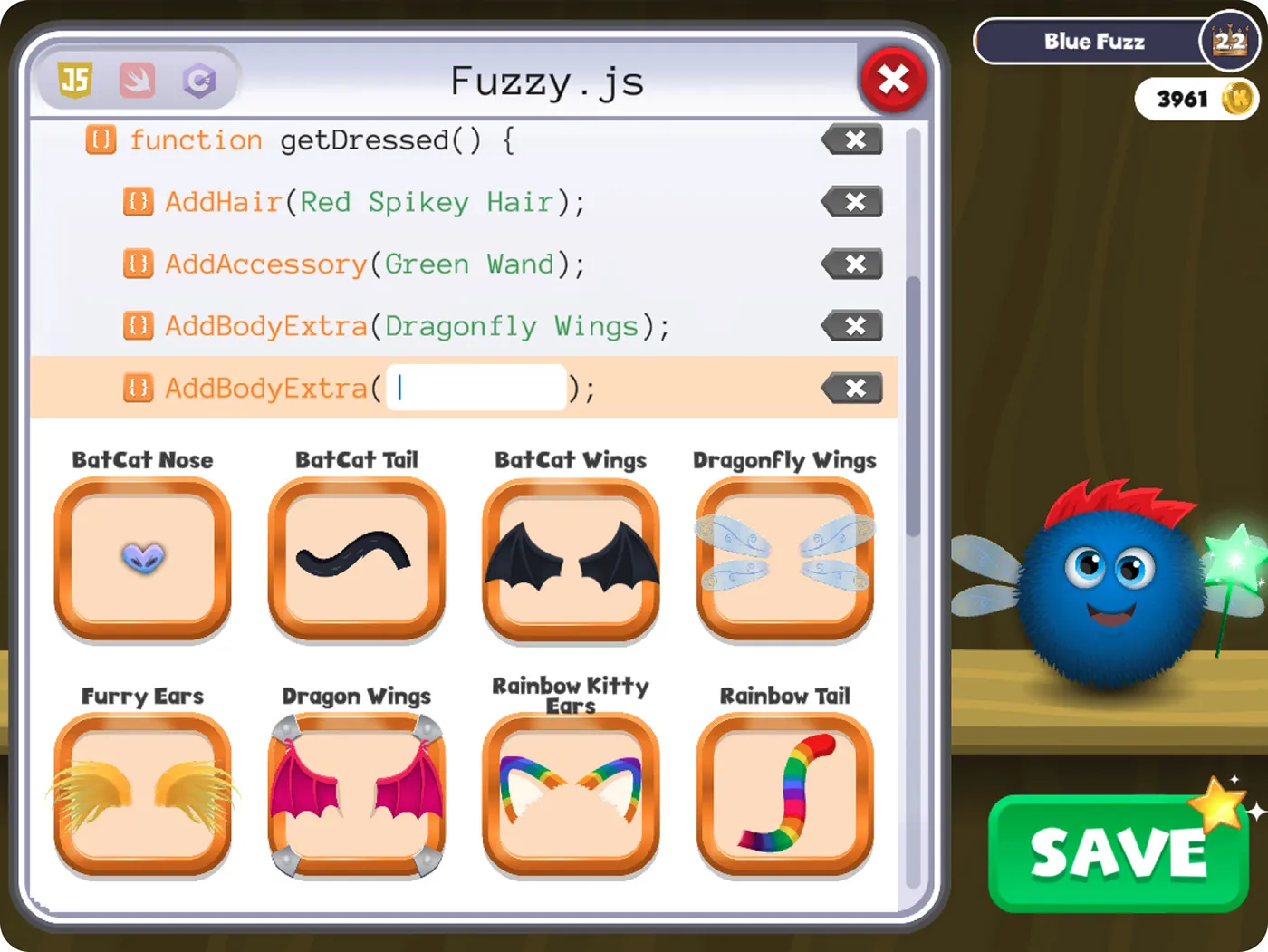Choose the Rainbow Tail item

[x=784, y=795]
